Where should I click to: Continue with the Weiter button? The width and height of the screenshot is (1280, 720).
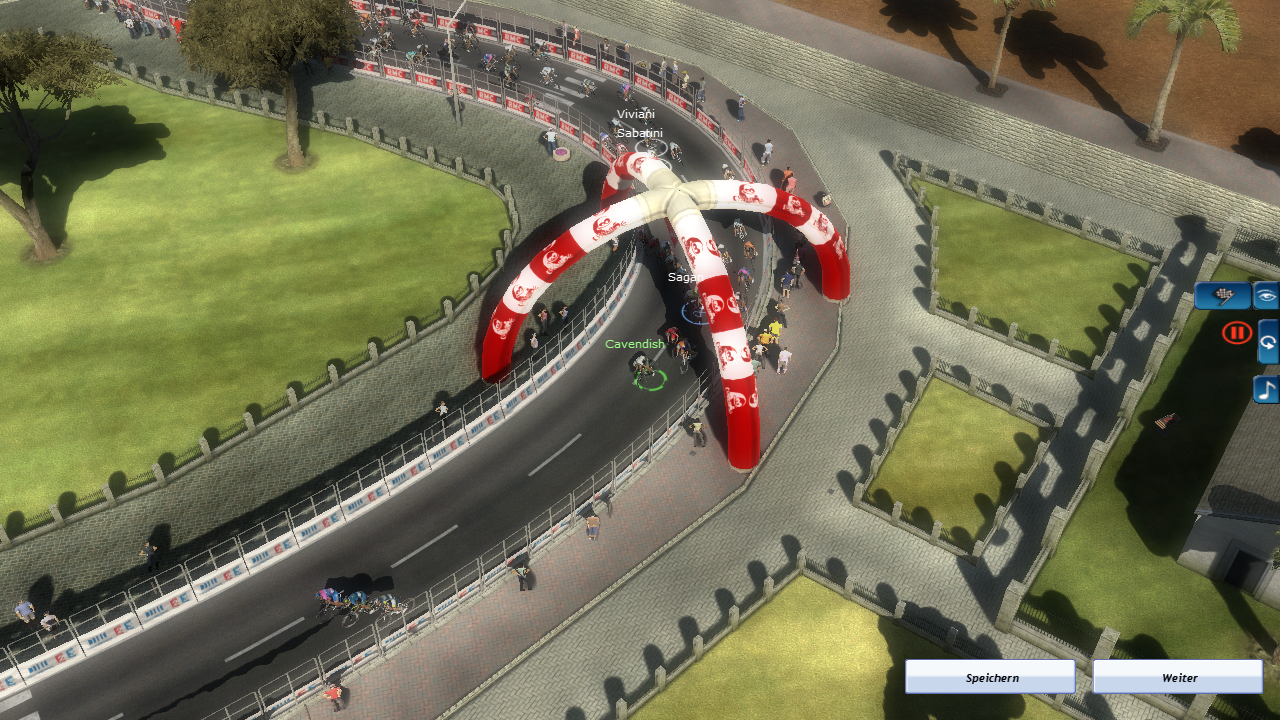point(1177,677)
